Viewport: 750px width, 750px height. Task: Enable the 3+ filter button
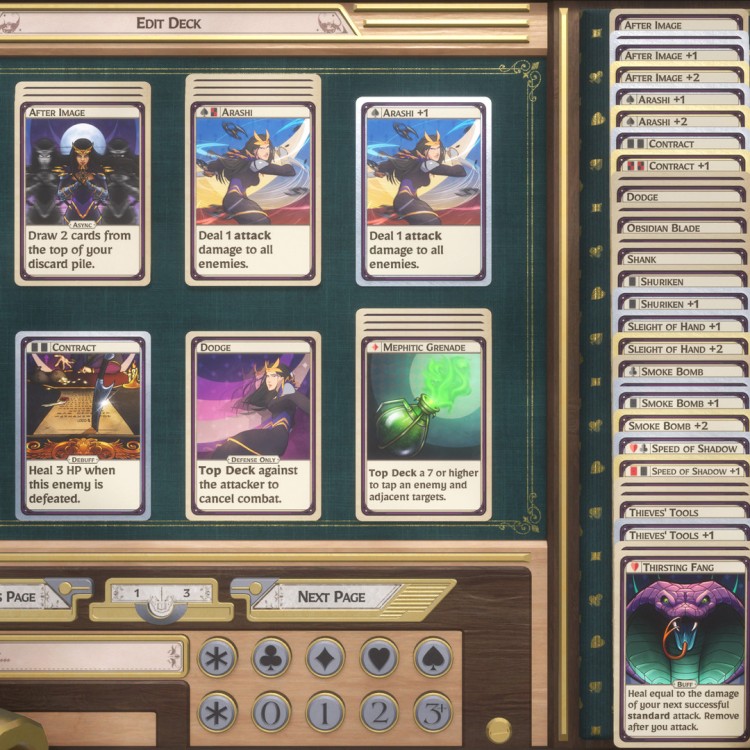point(433,711)
